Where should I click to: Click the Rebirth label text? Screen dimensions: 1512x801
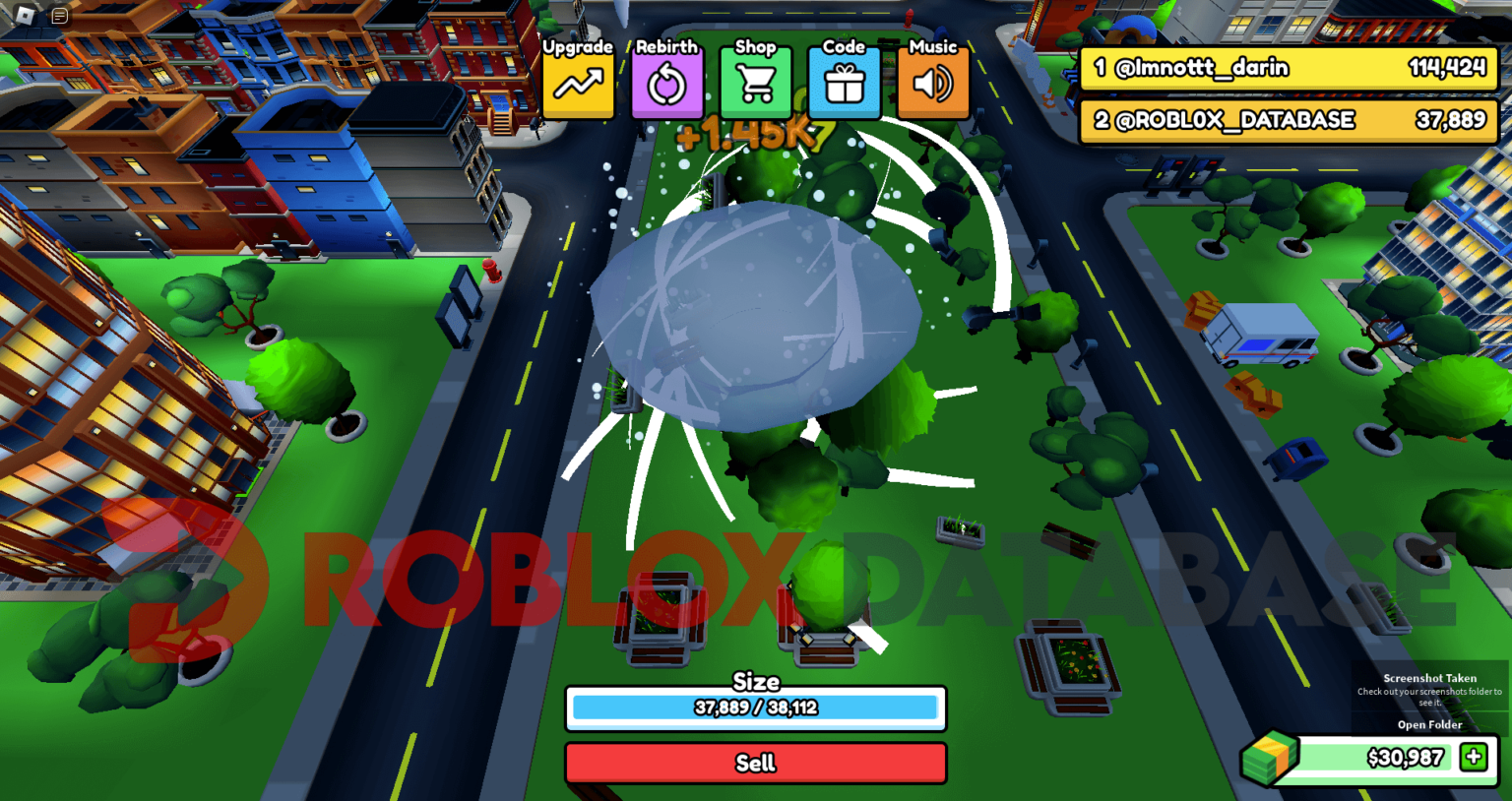click(x=665, y=46)
